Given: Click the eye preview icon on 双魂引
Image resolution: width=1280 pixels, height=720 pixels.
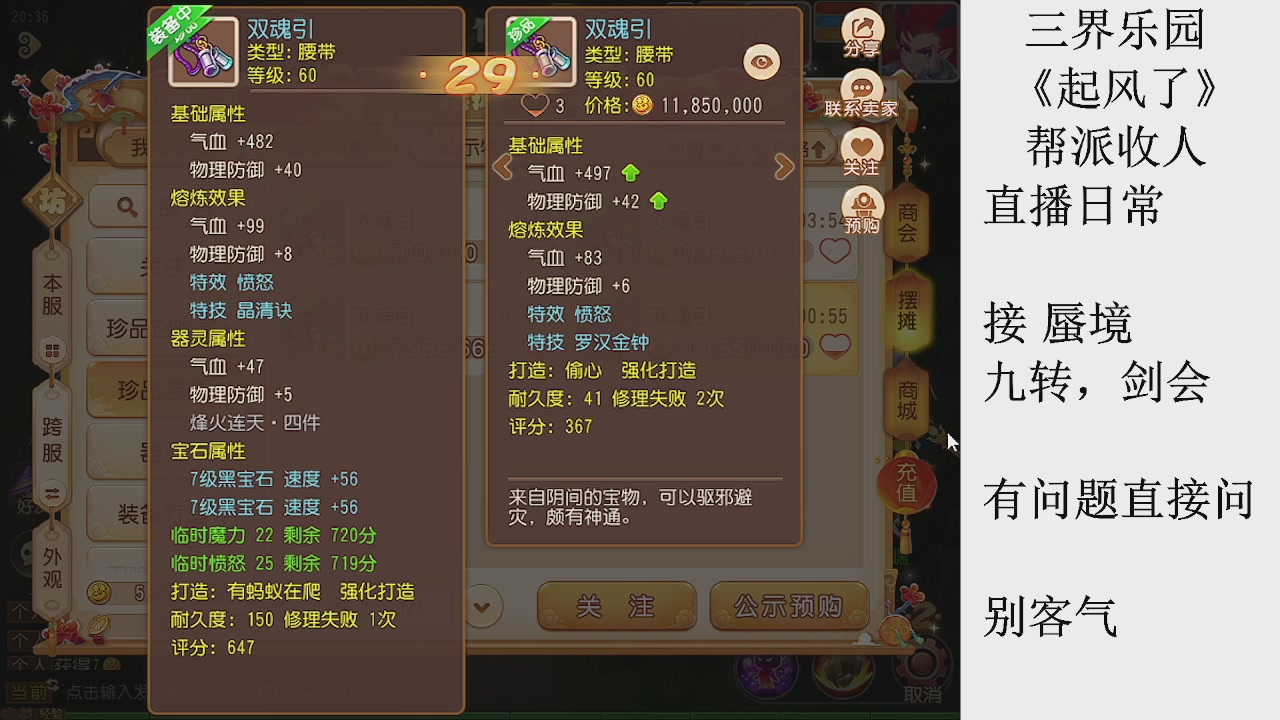Looking at the screenshot, I should coord(760,62).
